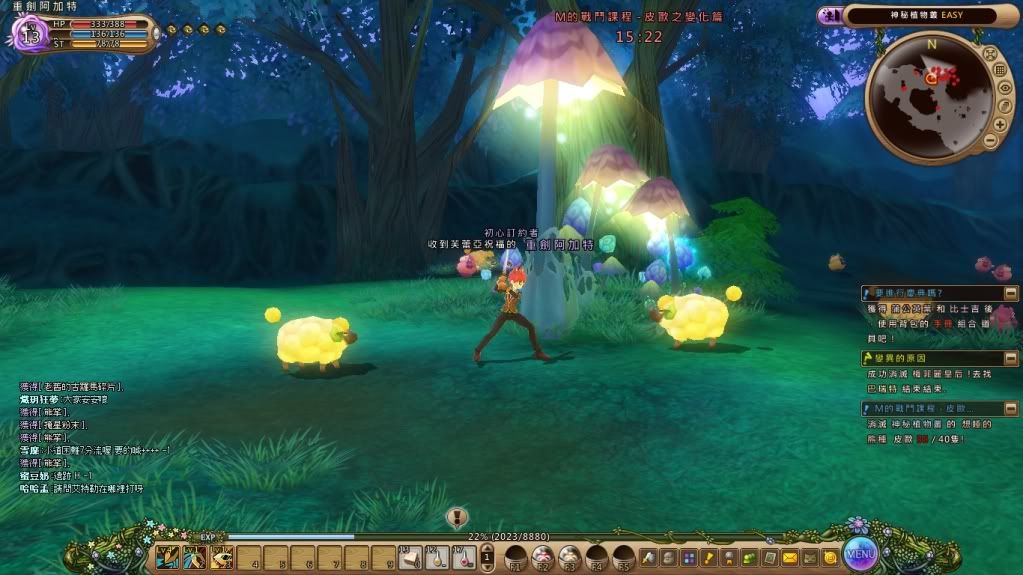The width and height of the screenshot is (1023, 575).
Task: Click the purple character level portrait
Action: pos(29,36)
